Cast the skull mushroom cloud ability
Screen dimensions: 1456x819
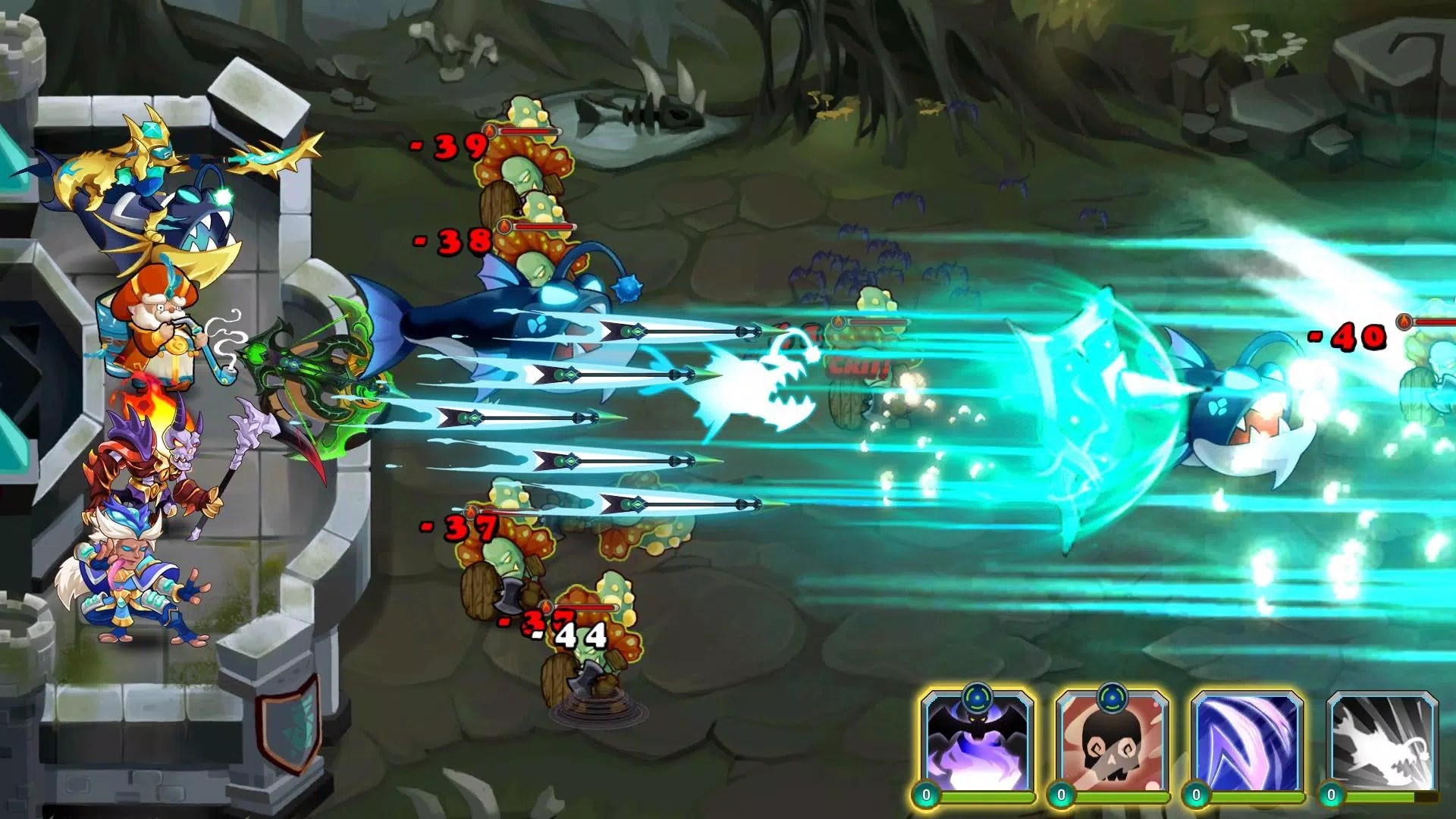pyautogui.click(x=1112, y=743)
